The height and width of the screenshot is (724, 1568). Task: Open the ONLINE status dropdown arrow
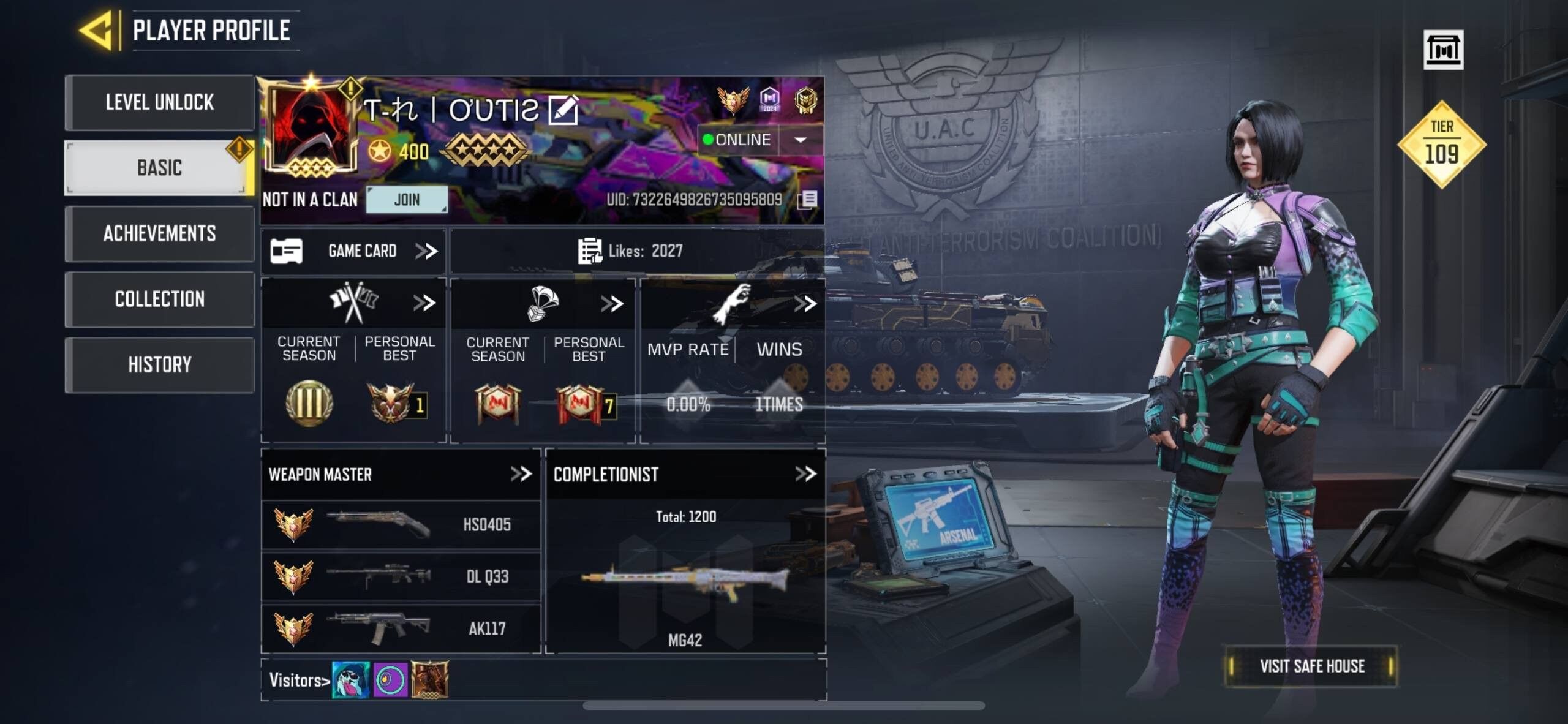[x=800, y=141]
